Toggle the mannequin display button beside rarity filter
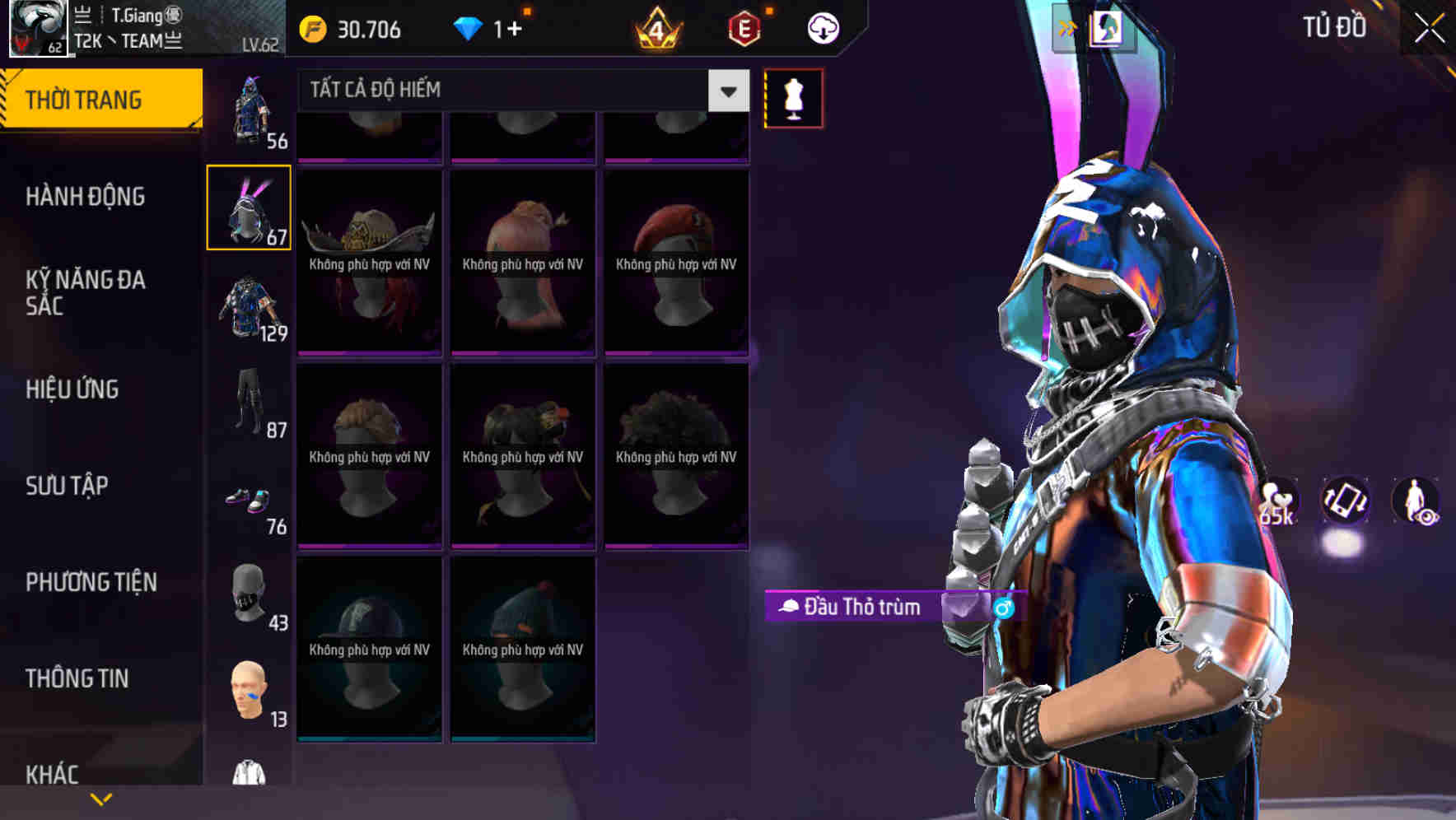Image resolution: width=1456 pixels, height=820 pixels. (793, 98)
